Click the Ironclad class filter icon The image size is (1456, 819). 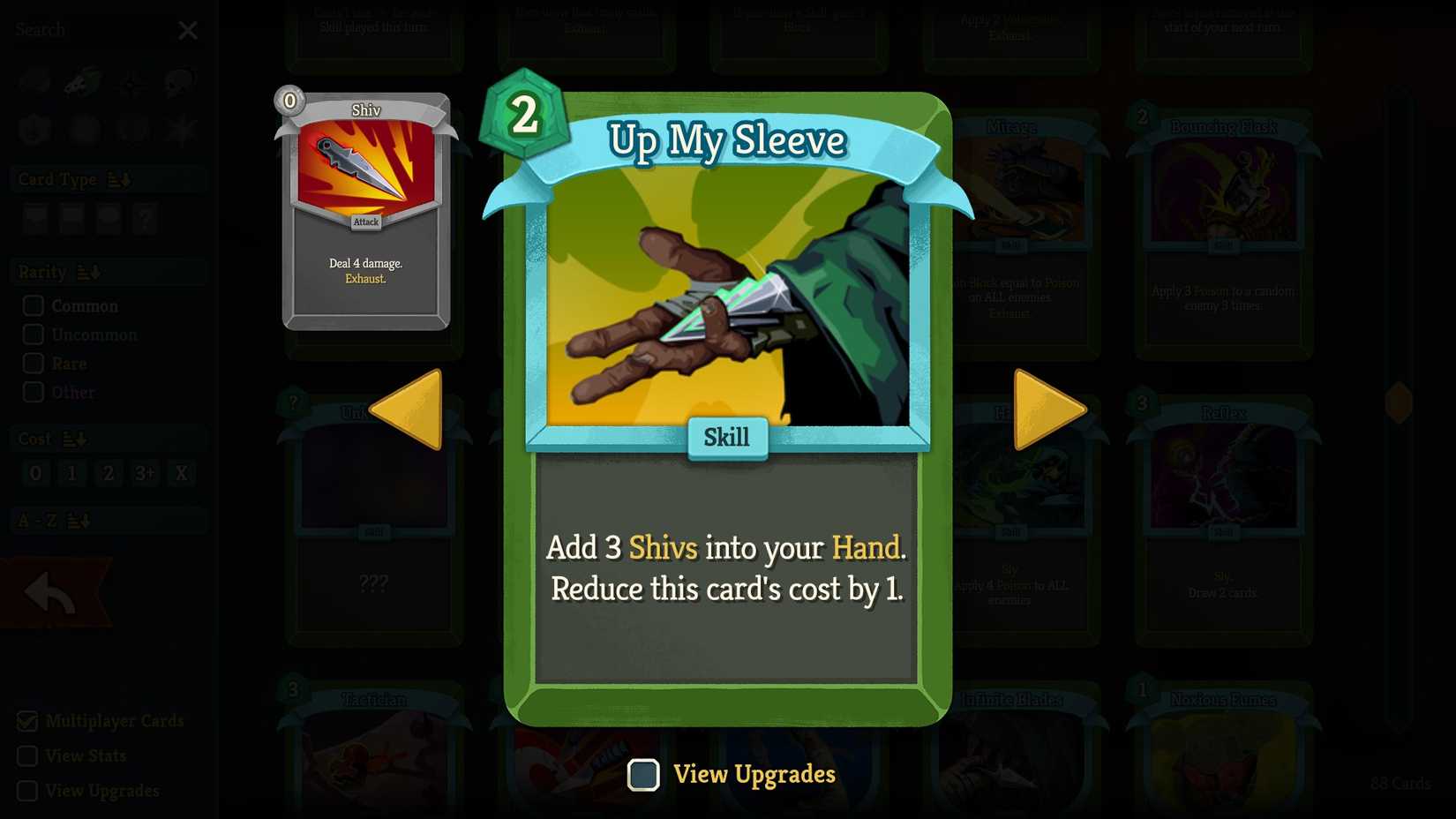(34, 79)
